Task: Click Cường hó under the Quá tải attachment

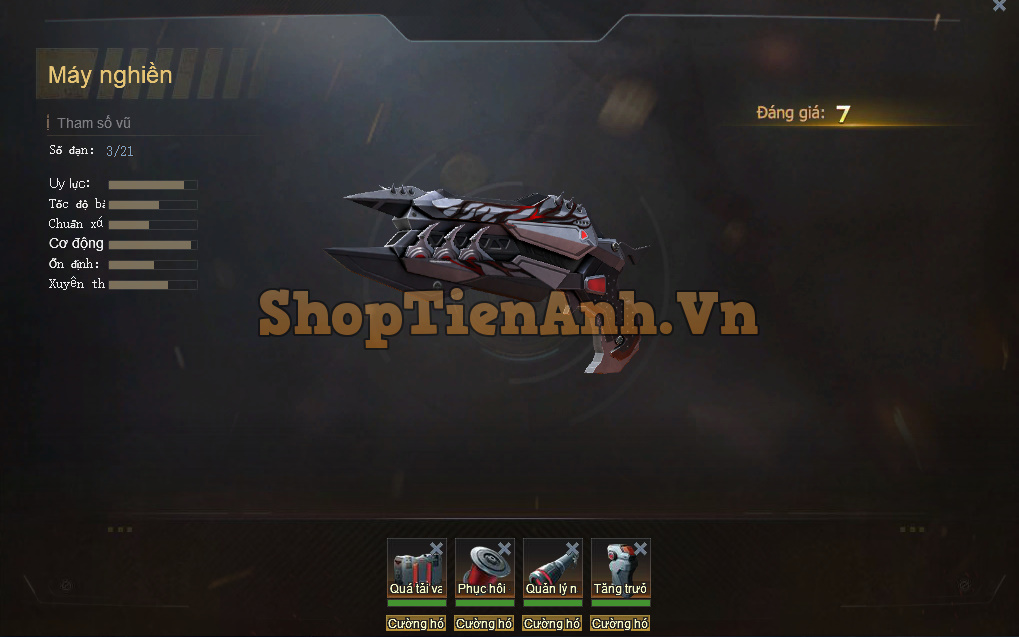Action: click(x=416, y=624)
